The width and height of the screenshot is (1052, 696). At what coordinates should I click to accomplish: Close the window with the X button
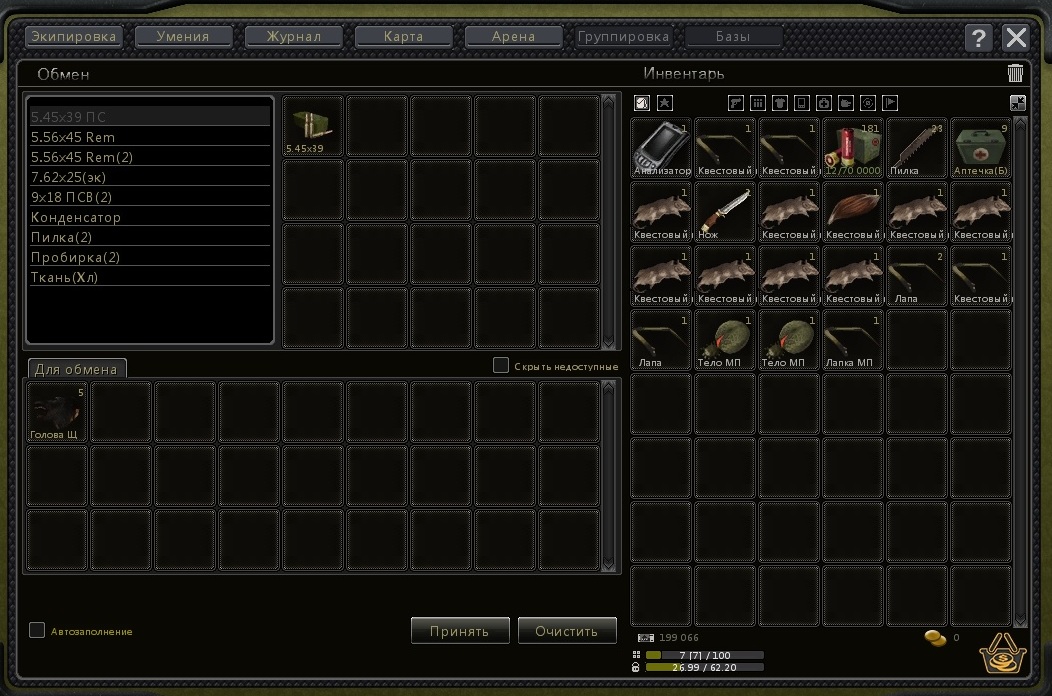(1016, 38)
